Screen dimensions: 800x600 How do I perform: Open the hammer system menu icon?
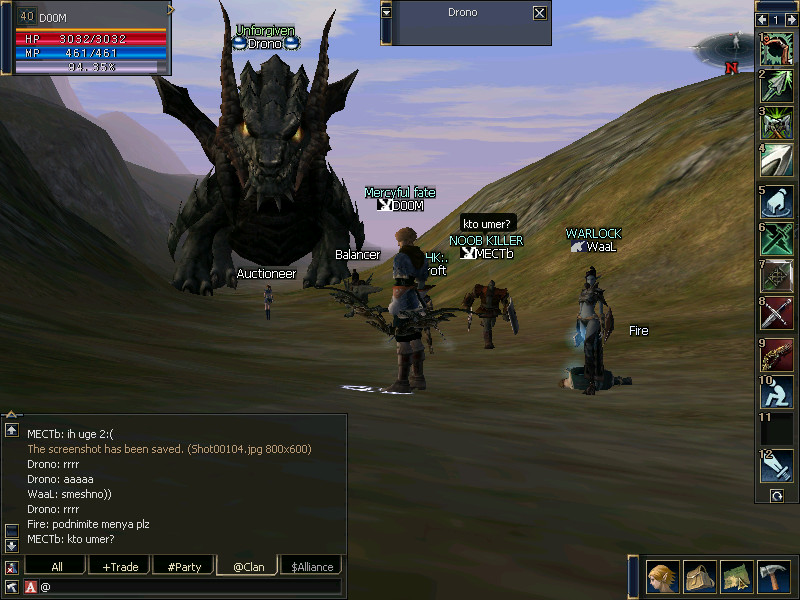[773, 577]
